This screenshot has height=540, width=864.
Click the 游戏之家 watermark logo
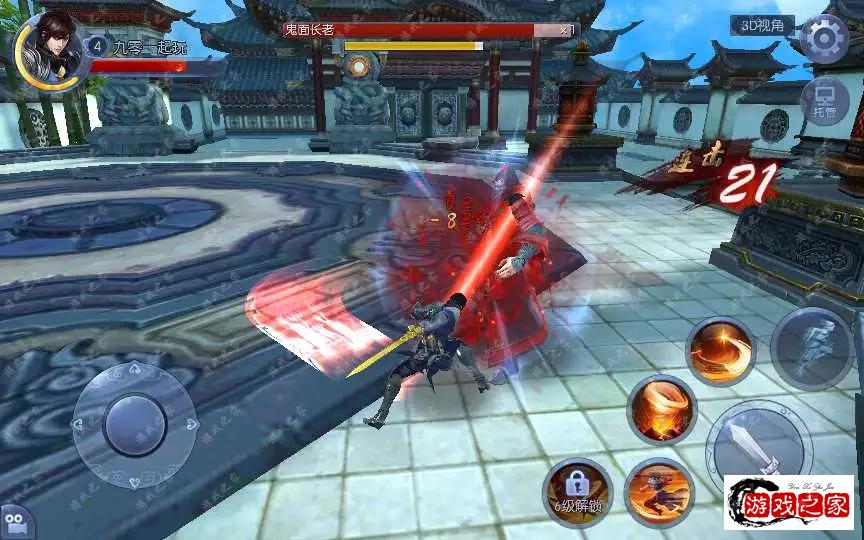pos(788,503)
